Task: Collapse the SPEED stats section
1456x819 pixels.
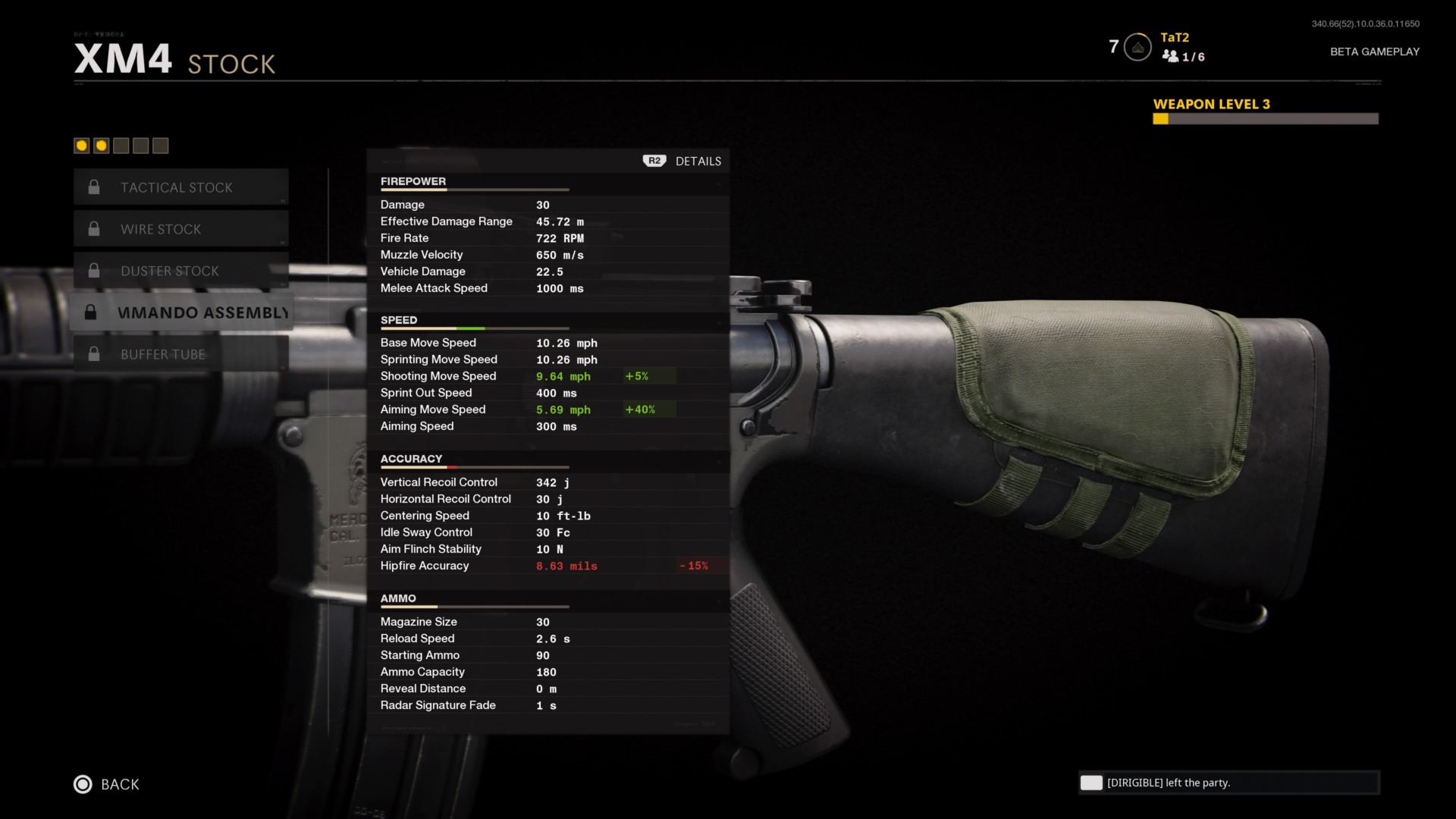Action: coord(400,320)
